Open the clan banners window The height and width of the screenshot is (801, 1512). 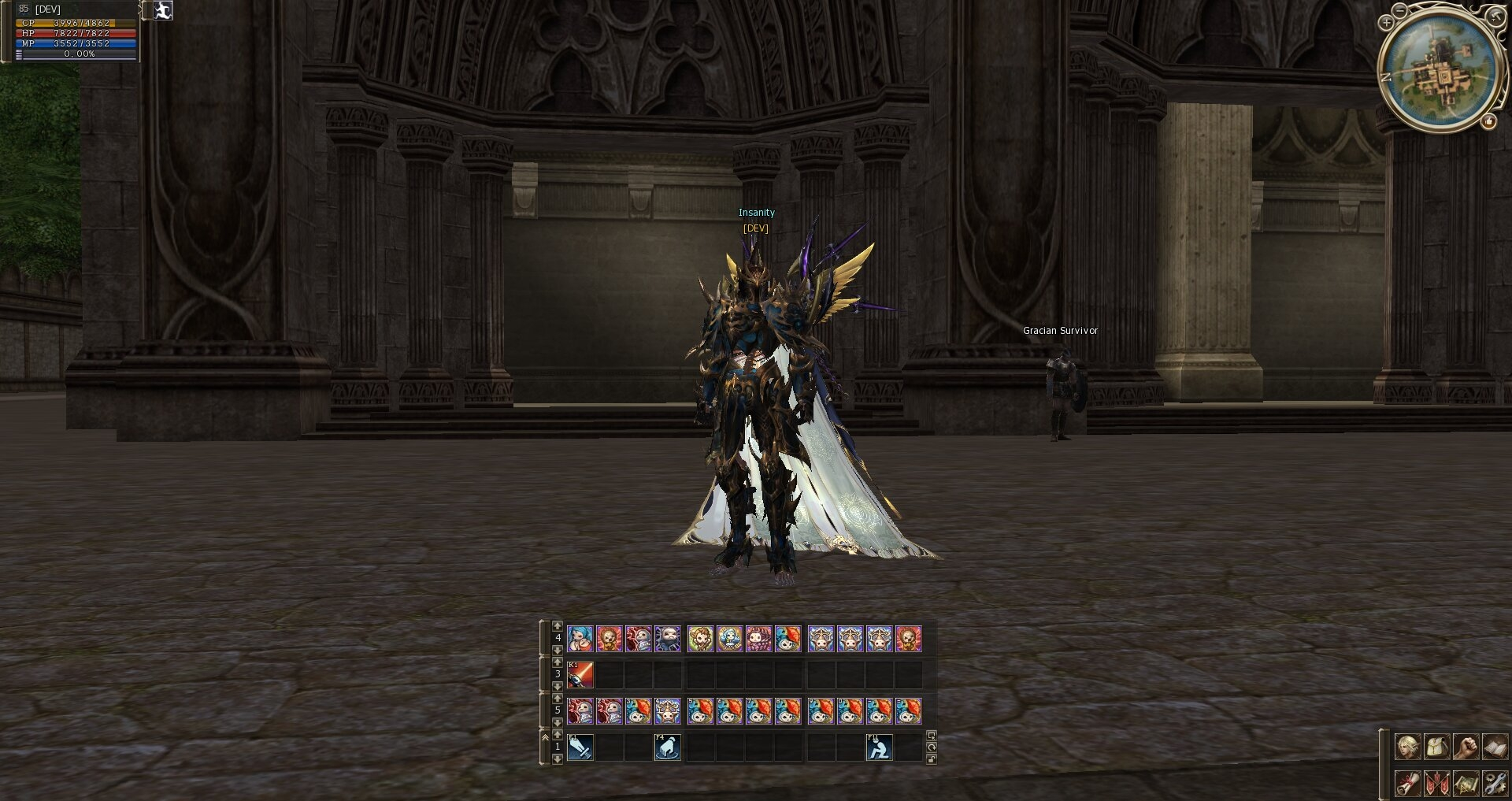1436,783
